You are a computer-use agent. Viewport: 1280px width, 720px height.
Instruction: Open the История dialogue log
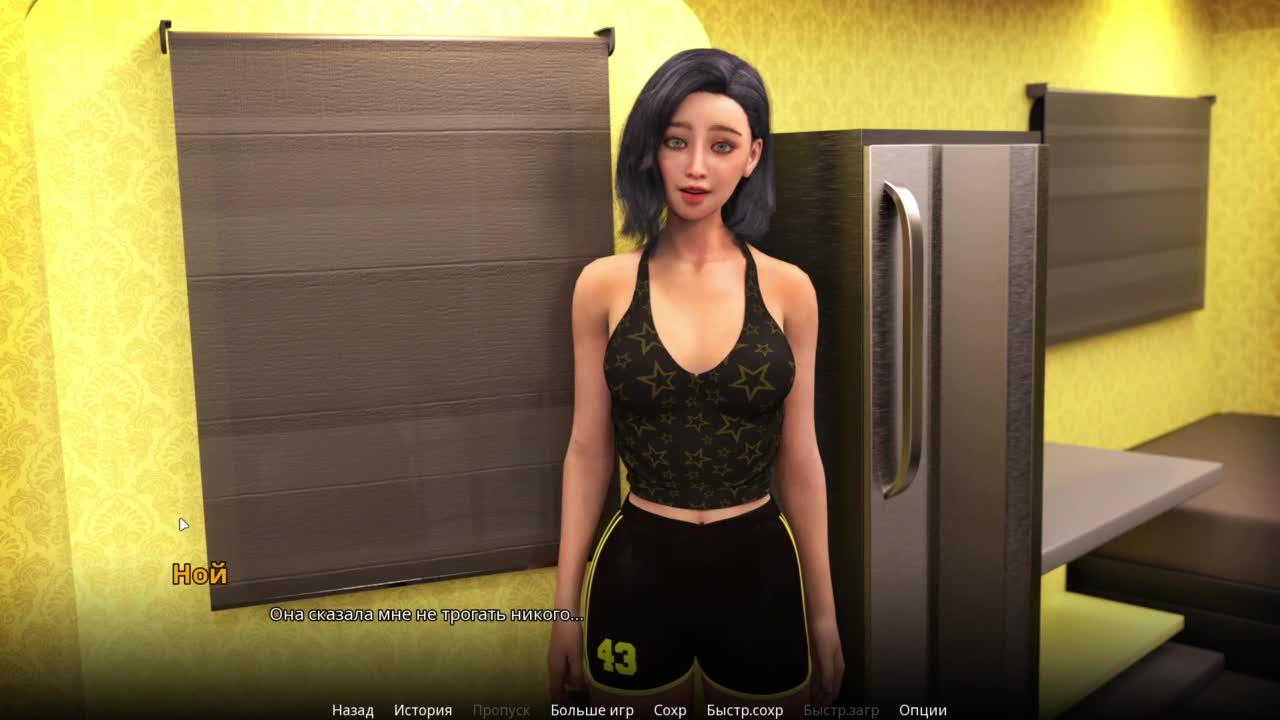[422, 710]
